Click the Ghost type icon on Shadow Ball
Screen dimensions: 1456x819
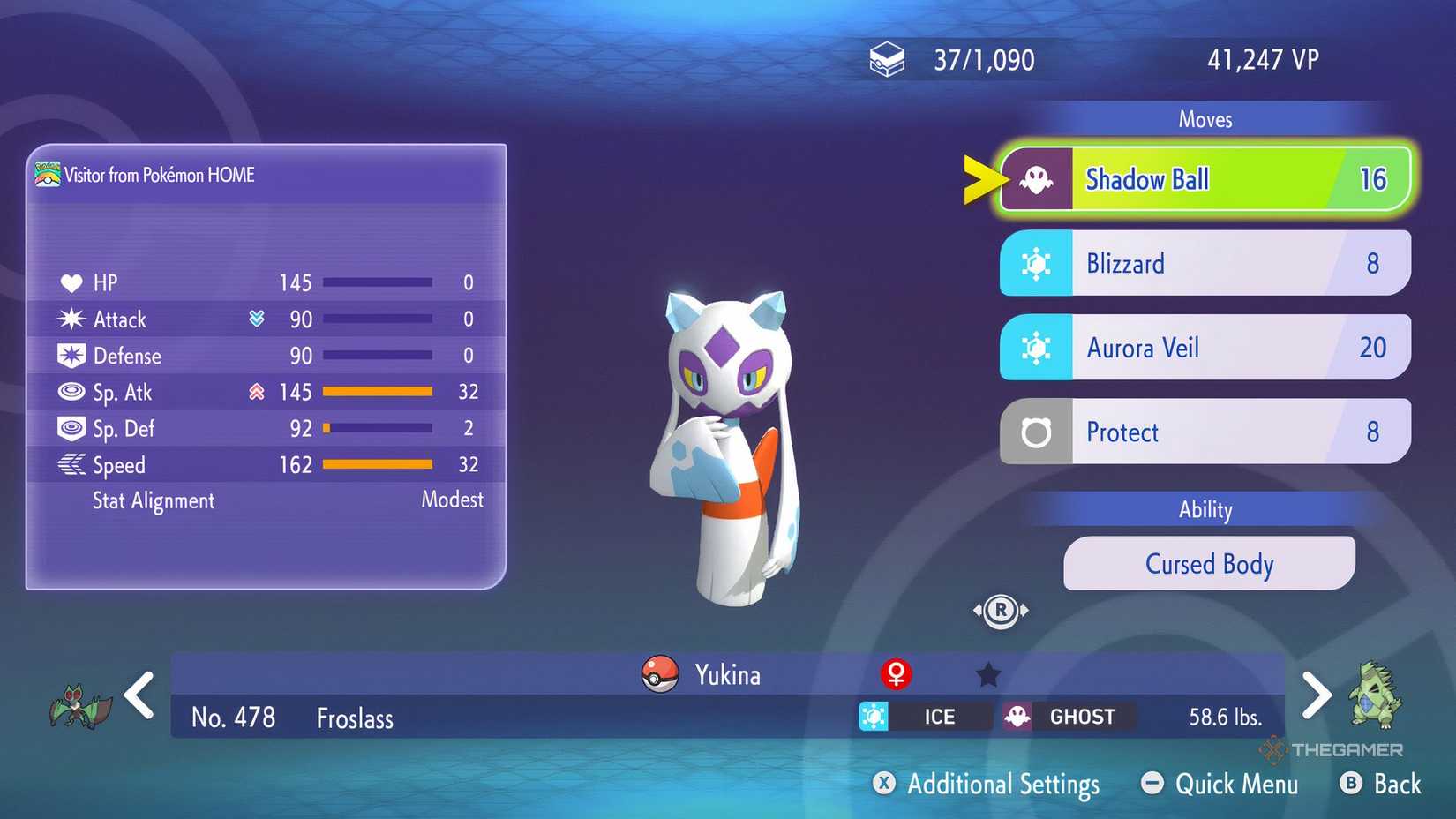[1035, 178]
